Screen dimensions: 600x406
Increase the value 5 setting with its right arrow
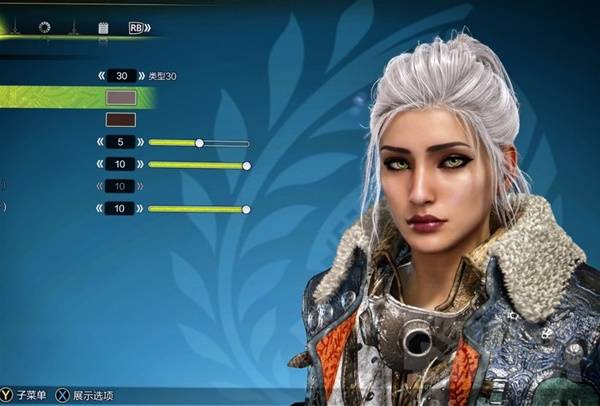[143, 143]
